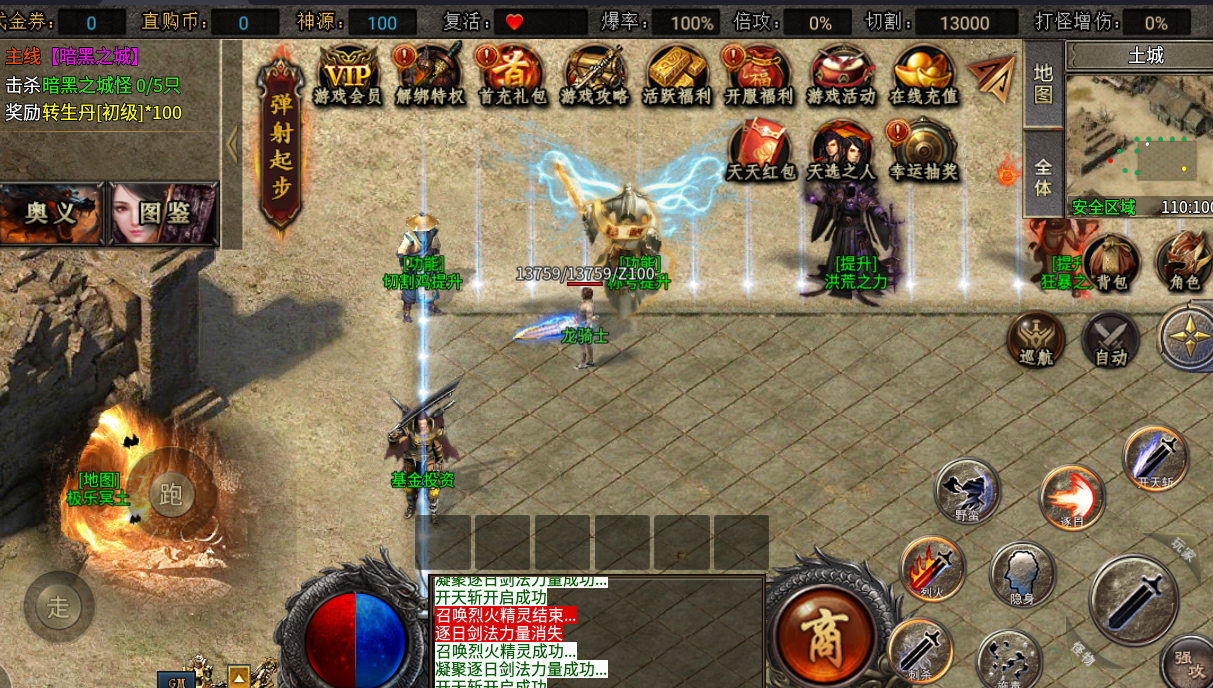
Task: Open the 图鉴 codex panel
Action: pyautogui.click(x=163, y=213)
